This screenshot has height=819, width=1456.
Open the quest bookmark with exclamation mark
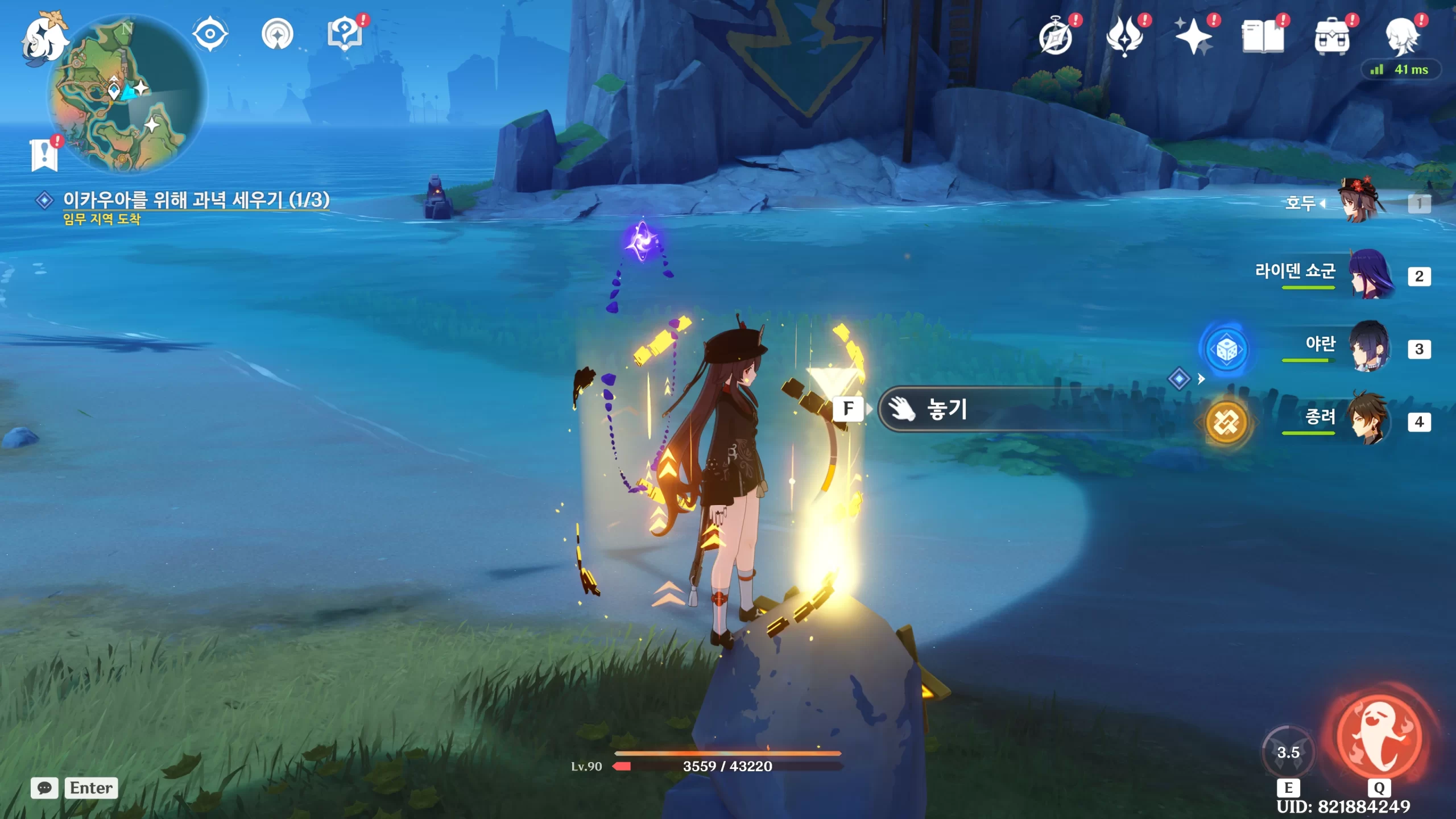pyautogui.click(x=44, y=155)
